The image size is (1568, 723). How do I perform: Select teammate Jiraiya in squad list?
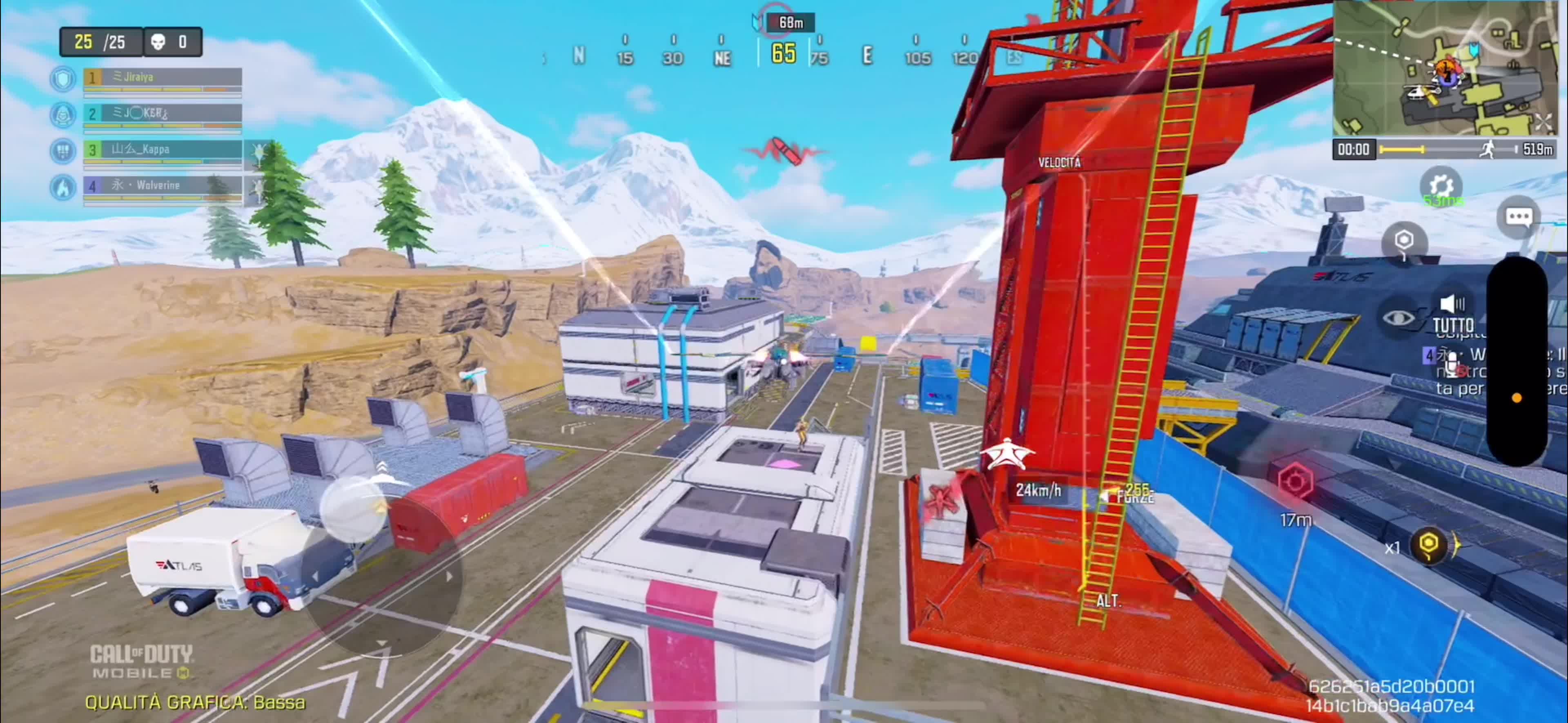(x=162, y=78)
